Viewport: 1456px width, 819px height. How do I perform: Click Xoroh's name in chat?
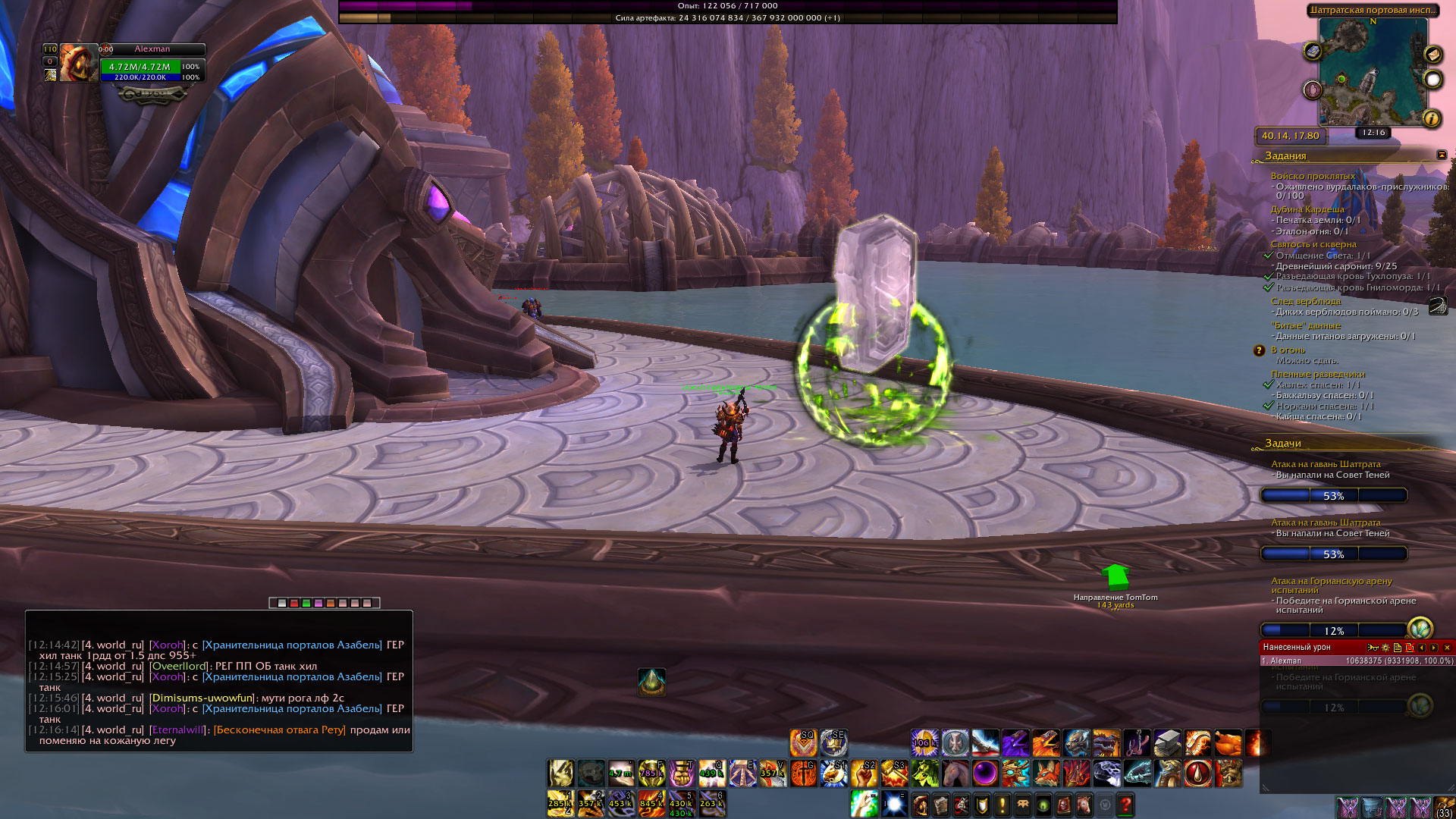tap(167, 645)
